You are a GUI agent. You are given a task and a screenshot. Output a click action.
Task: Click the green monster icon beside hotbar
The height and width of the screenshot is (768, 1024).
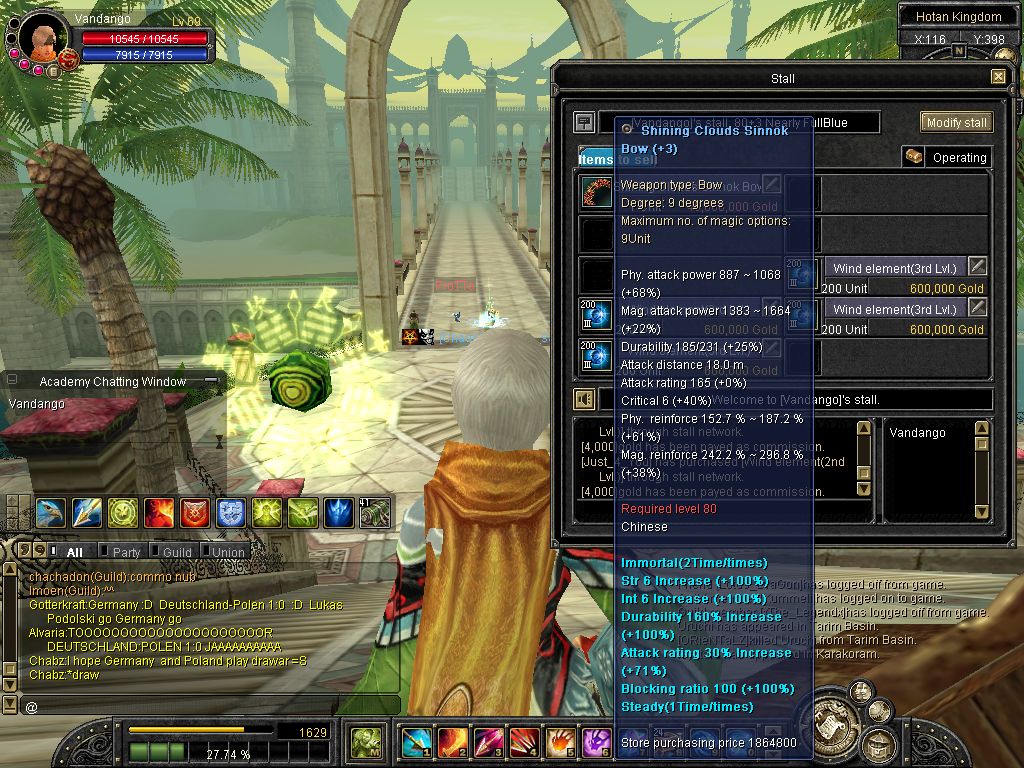366,742
